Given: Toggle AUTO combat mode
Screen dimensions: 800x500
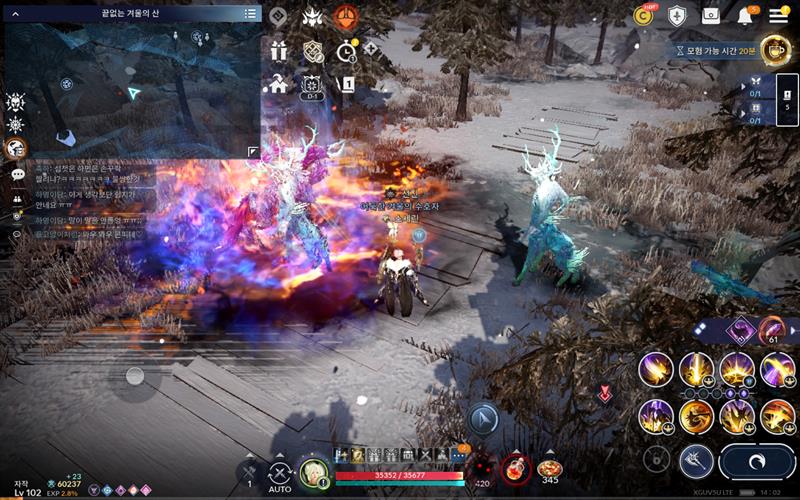Looking at the screenshot, I should [x=281, y=475].
